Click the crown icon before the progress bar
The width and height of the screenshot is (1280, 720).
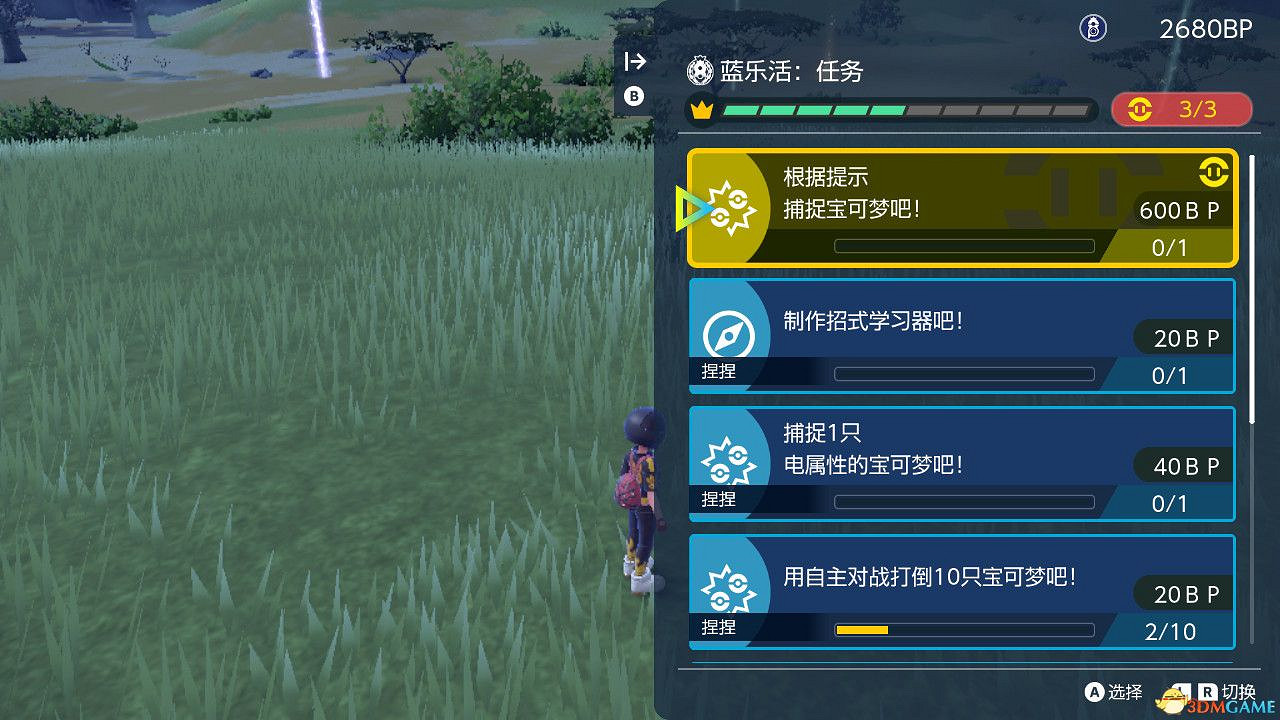coord(701,110)
